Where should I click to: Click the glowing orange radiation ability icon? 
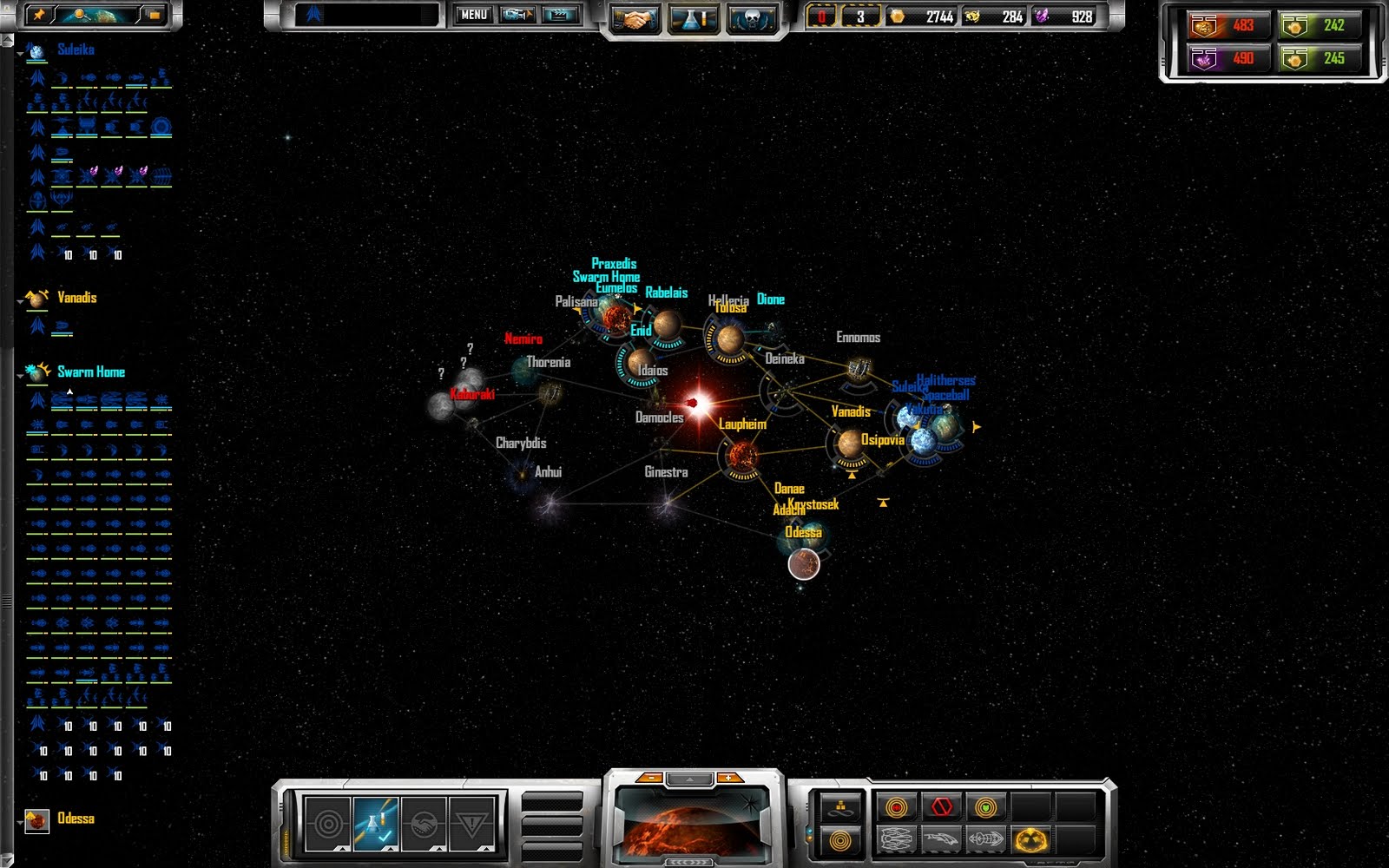pyautogui.click(x=1030, y=840)
